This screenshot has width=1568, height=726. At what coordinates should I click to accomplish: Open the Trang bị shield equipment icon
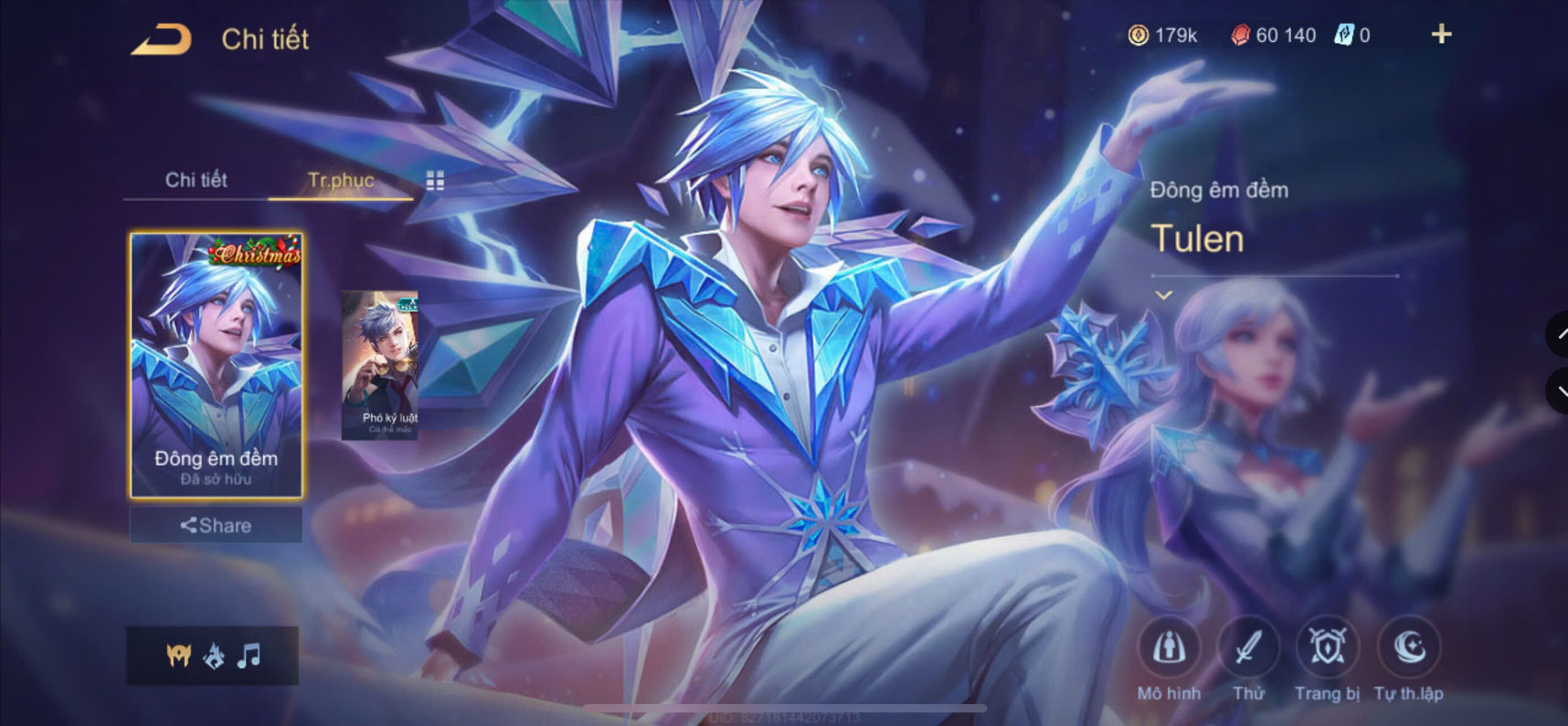pyautogui.click(x=1328, y=648)
